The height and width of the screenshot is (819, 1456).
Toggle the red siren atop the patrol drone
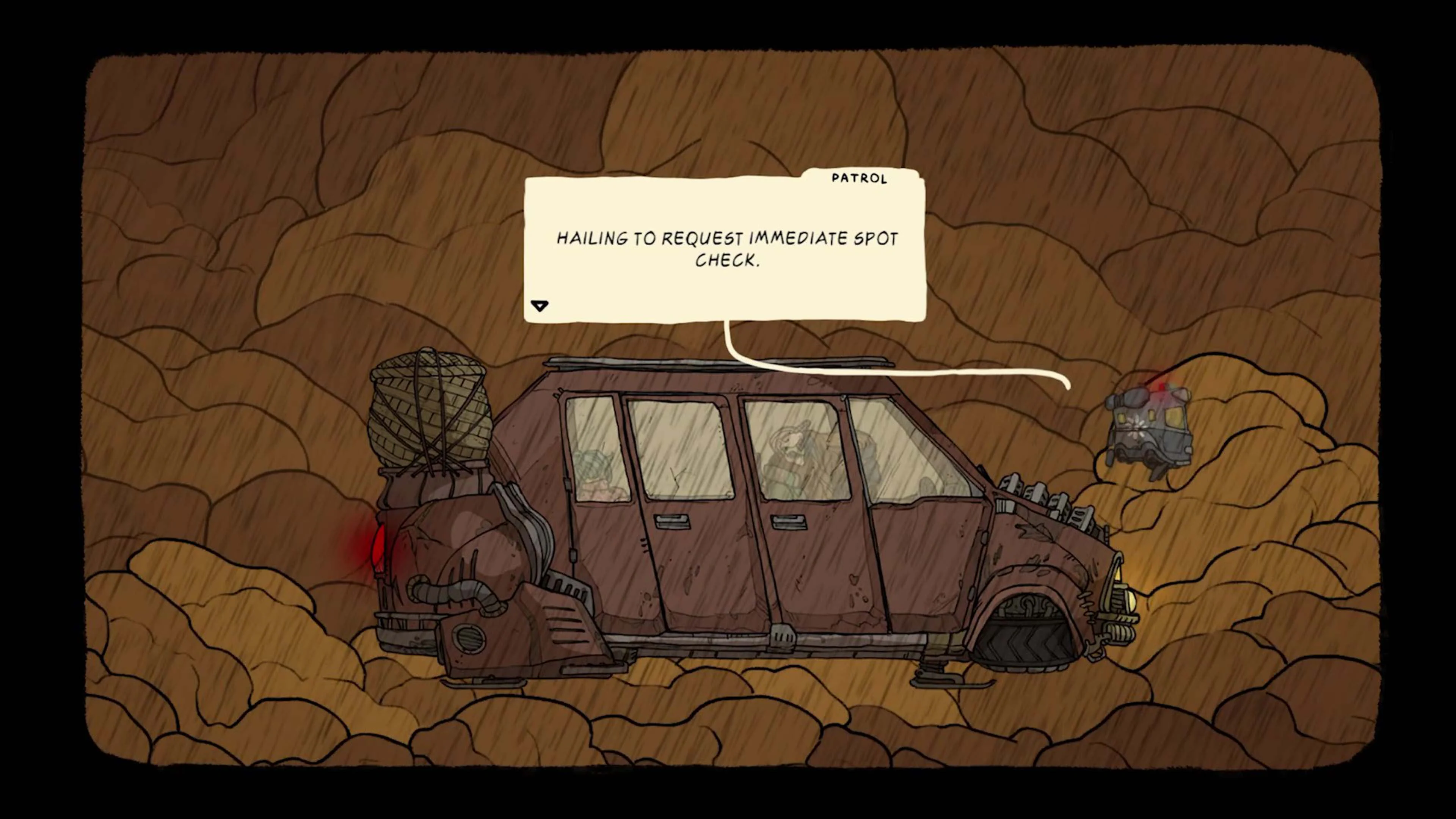(x=1162, y=387)
